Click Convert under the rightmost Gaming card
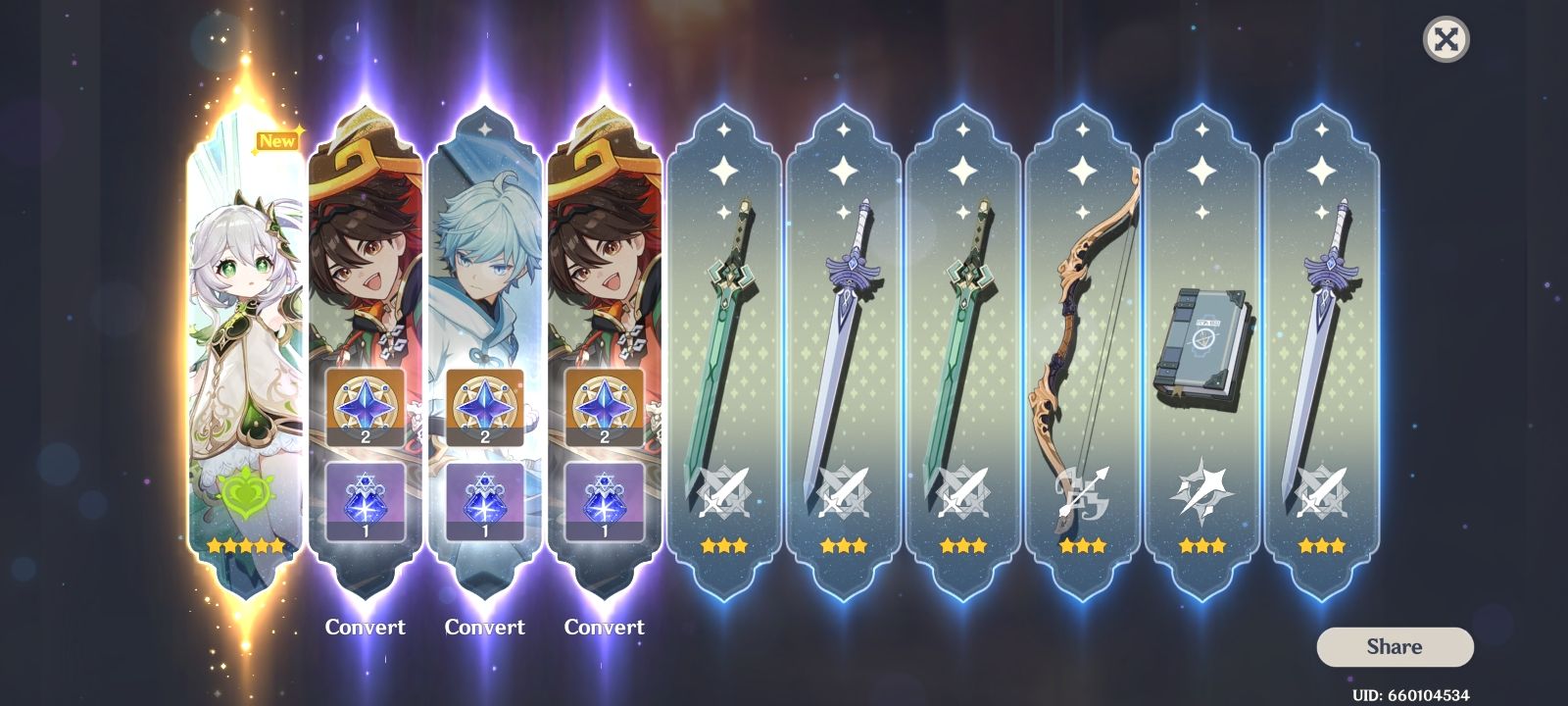Screen dimensions: 1568x706 [605, 627]
